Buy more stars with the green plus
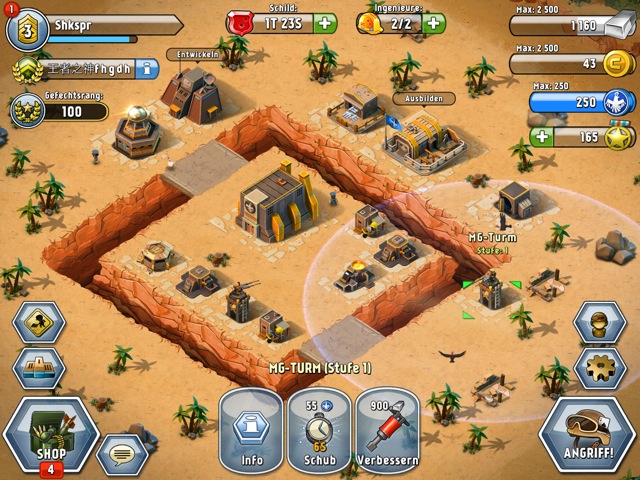 point(542,136)
